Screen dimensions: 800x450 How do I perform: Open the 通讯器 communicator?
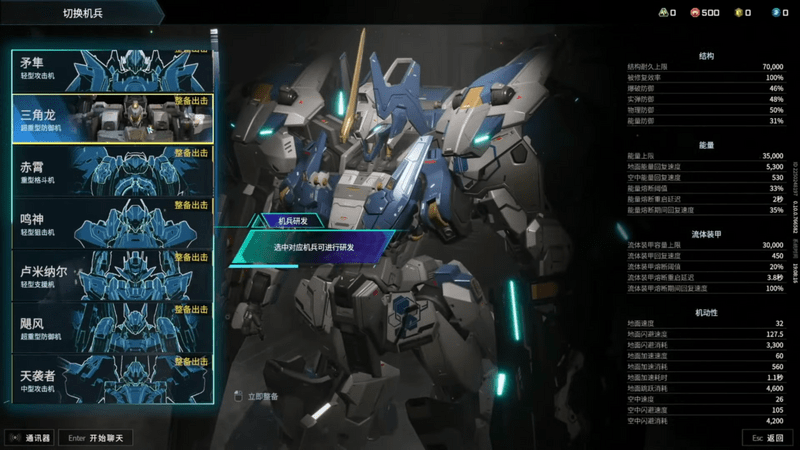pos(30,438)
